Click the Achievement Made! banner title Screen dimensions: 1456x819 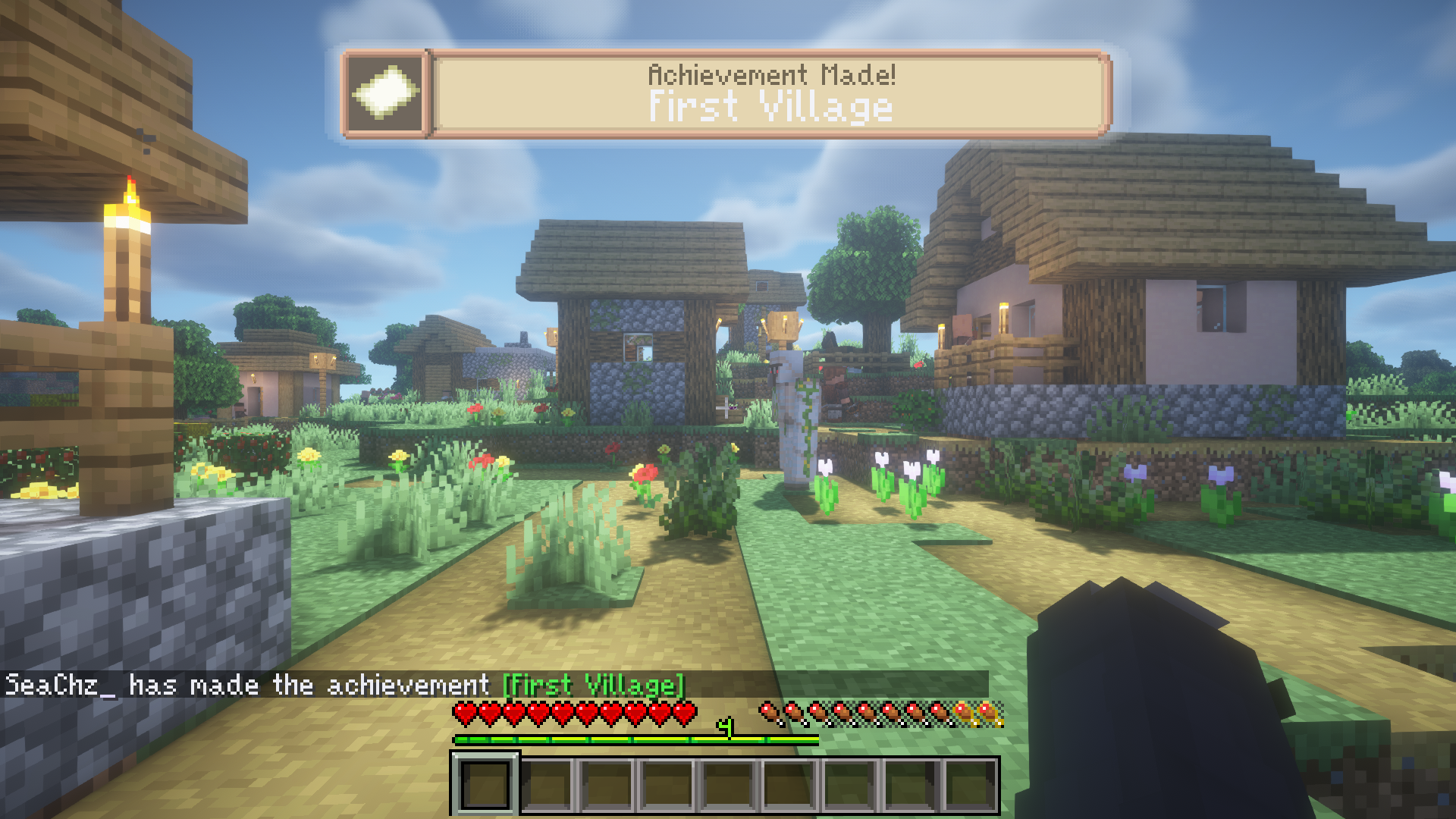[x=773, y=74]
